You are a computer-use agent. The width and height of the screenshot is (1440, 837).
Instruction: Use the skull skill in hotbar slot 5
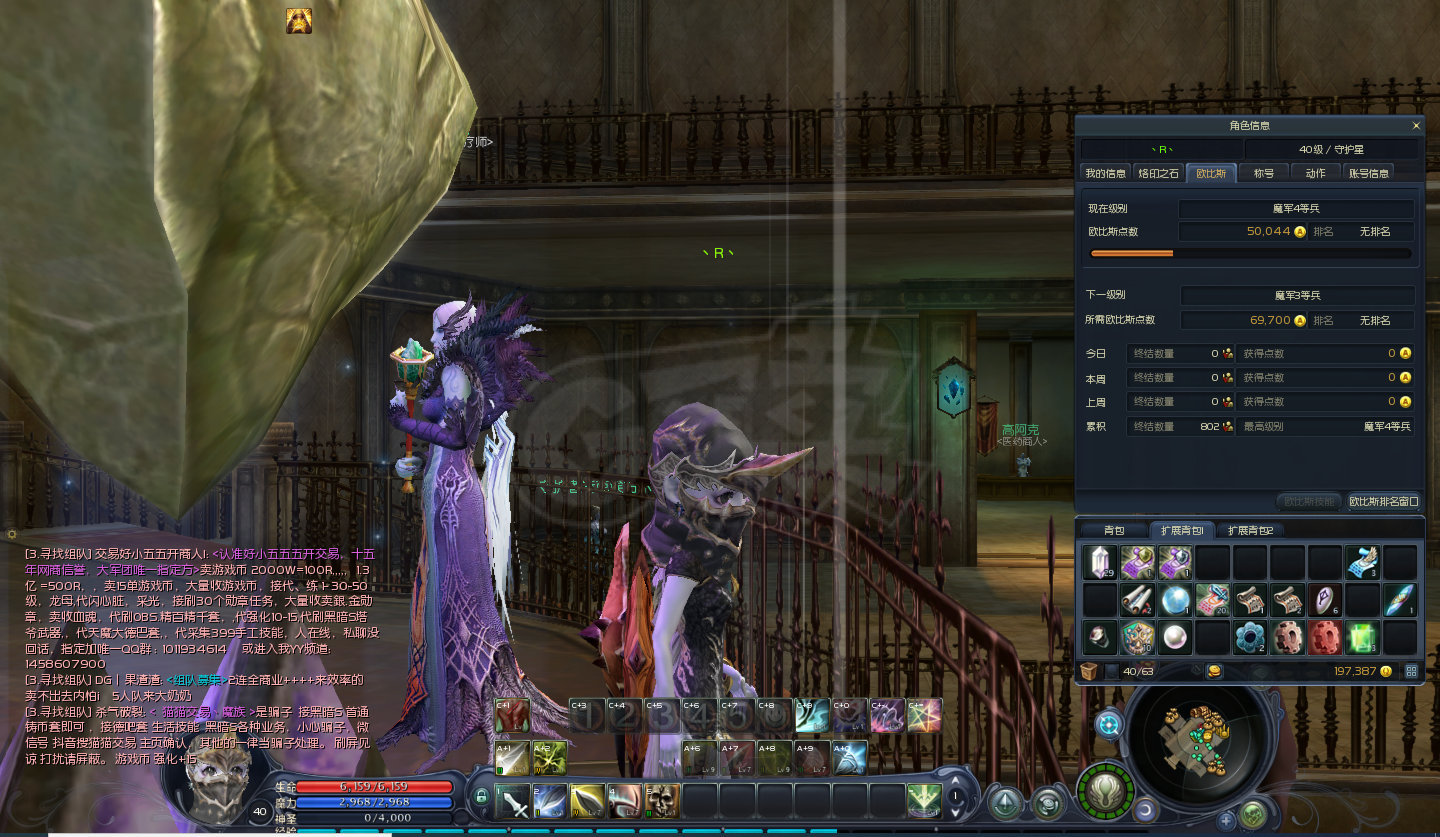click(x=662, y=801)
